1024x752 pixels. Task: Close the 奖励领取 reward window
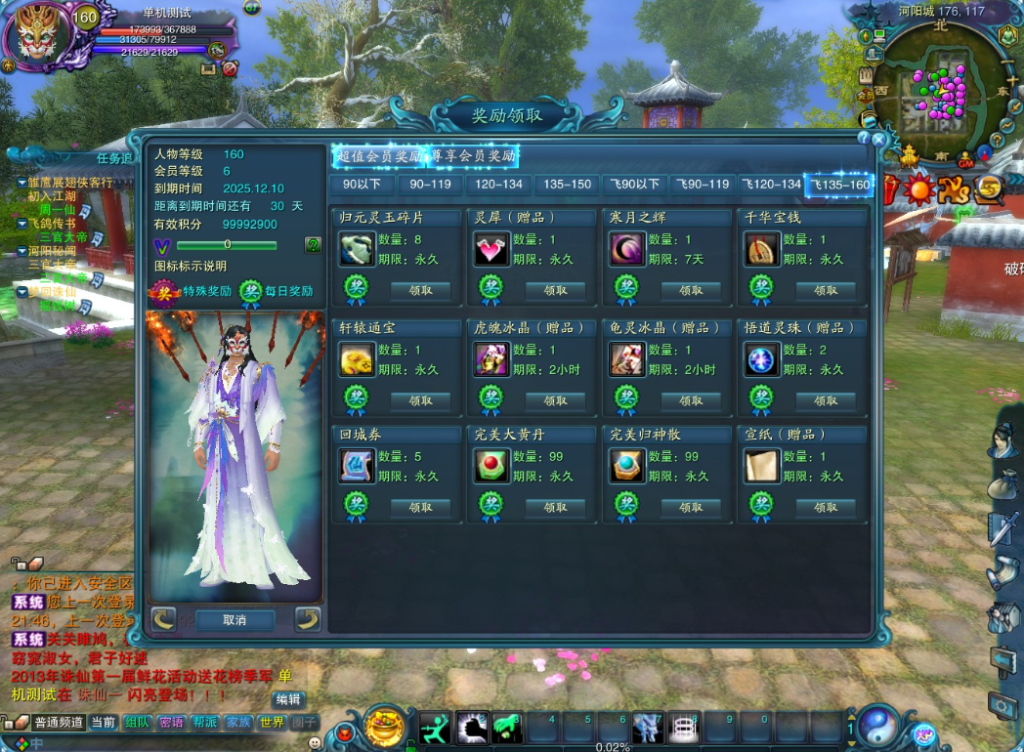879,140
